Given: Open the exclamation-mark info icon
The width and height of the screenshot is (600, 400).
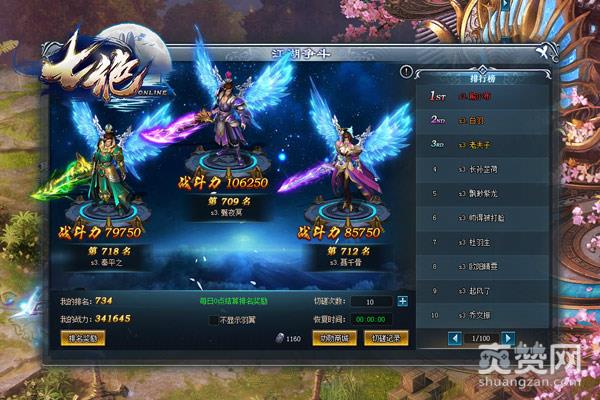Looking at the screenshot, I should 406,72.
